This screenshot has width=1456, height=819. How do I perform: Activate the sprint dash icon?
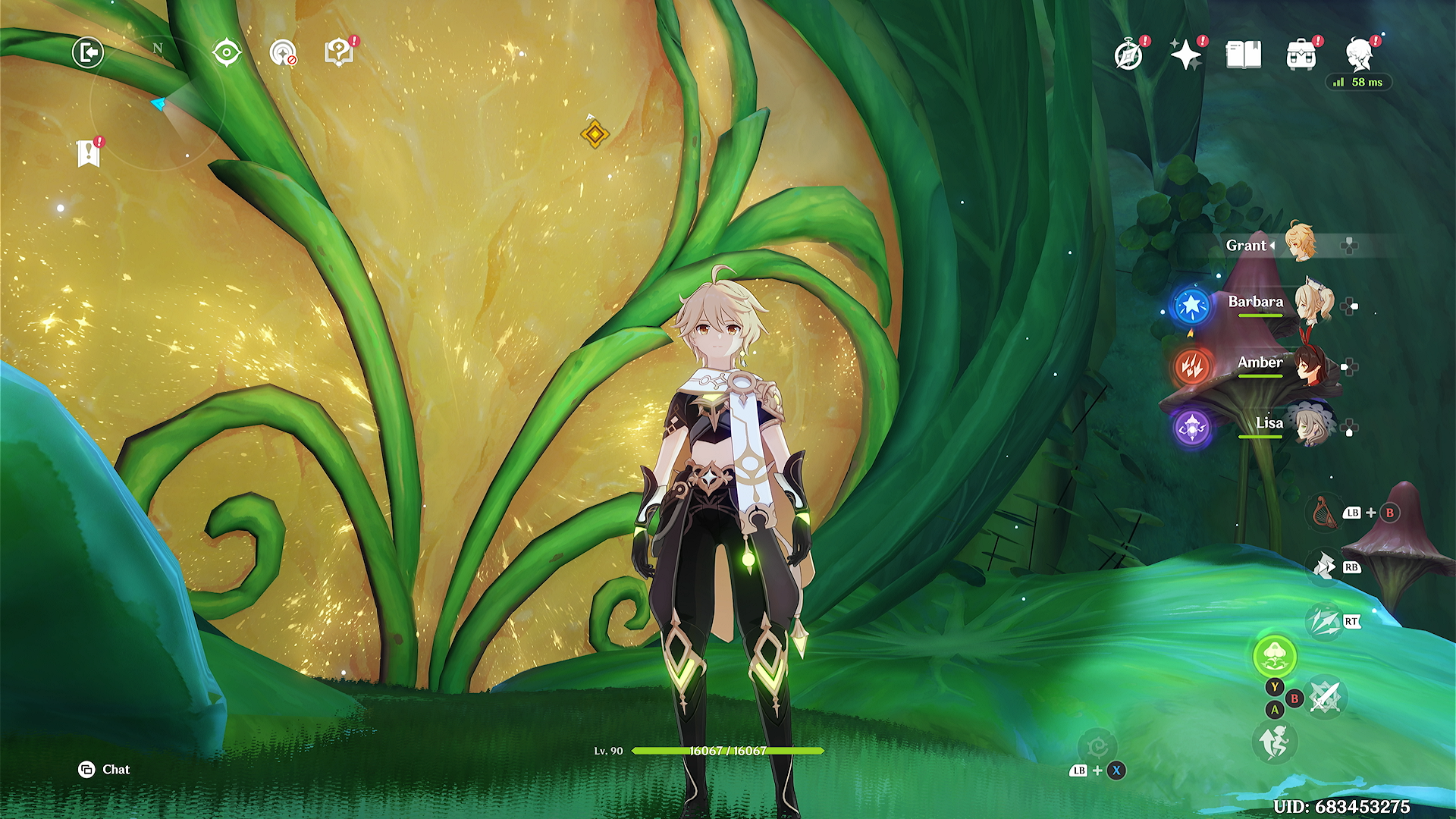tap(1275, 742)
